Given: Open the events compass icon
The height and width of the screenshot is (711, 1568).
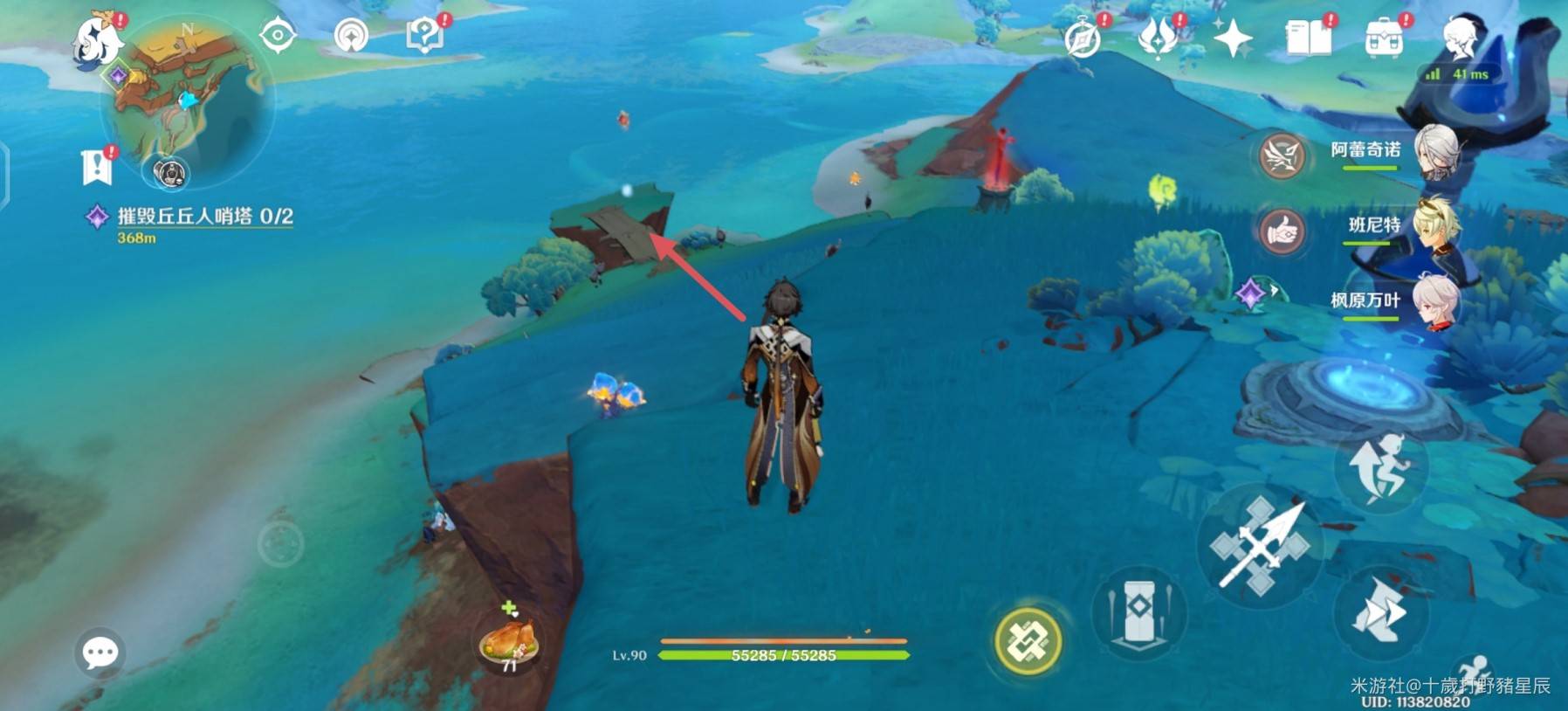Looking at the screenshot, I should pyautogui.click(x=1083, y=39).
